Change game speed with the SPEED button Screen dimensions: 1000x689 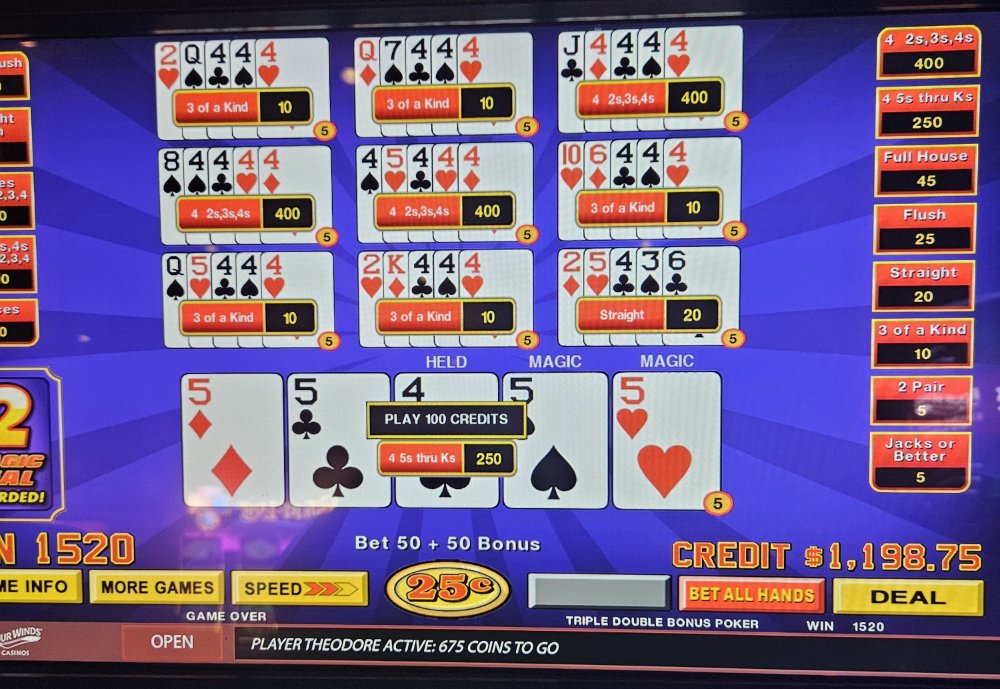click(x=299, y=588)
